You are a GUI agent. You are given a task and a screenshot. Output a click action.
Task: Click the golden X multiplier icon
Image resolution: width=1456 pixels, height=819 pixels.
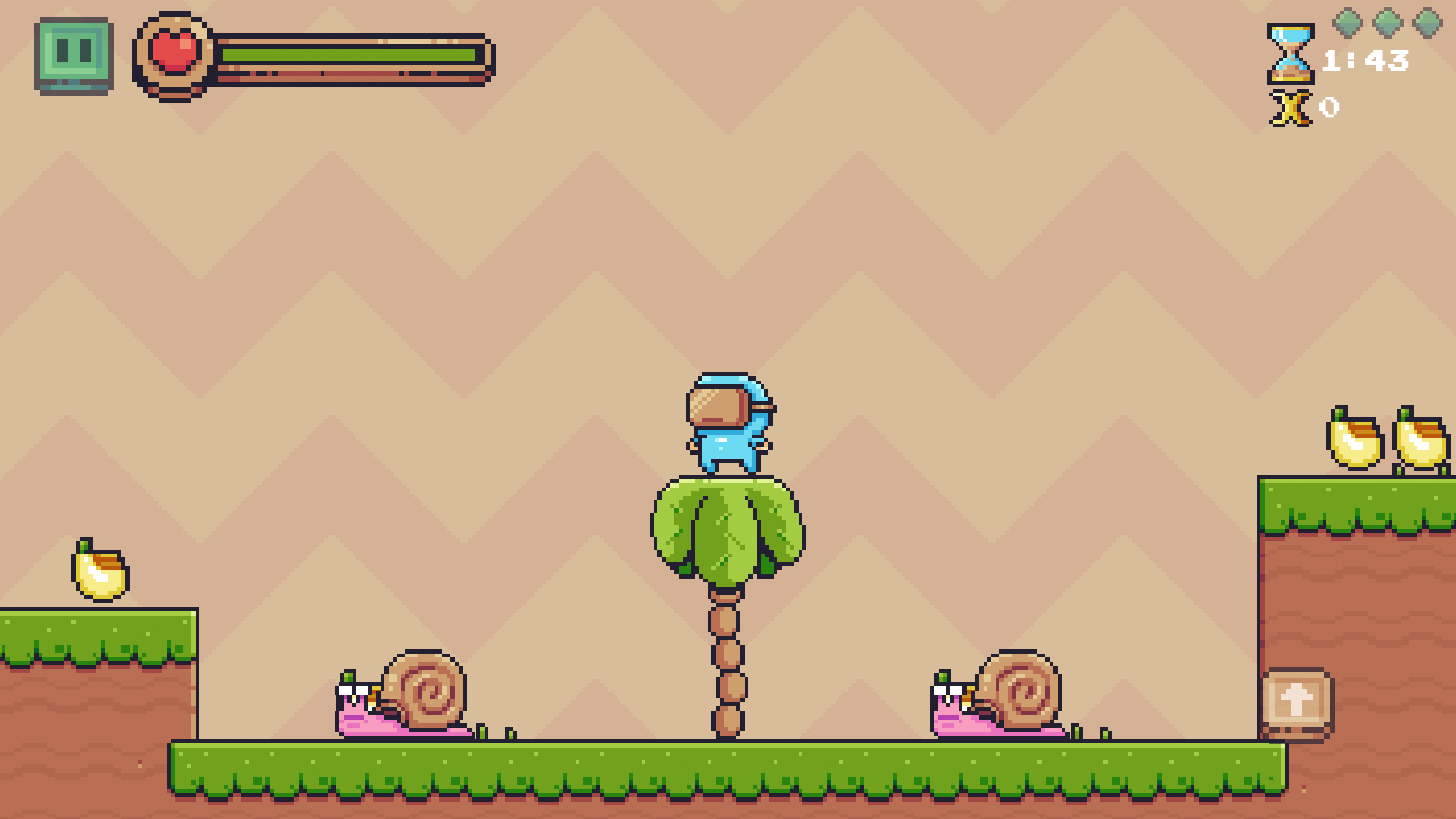[1291, 108]
